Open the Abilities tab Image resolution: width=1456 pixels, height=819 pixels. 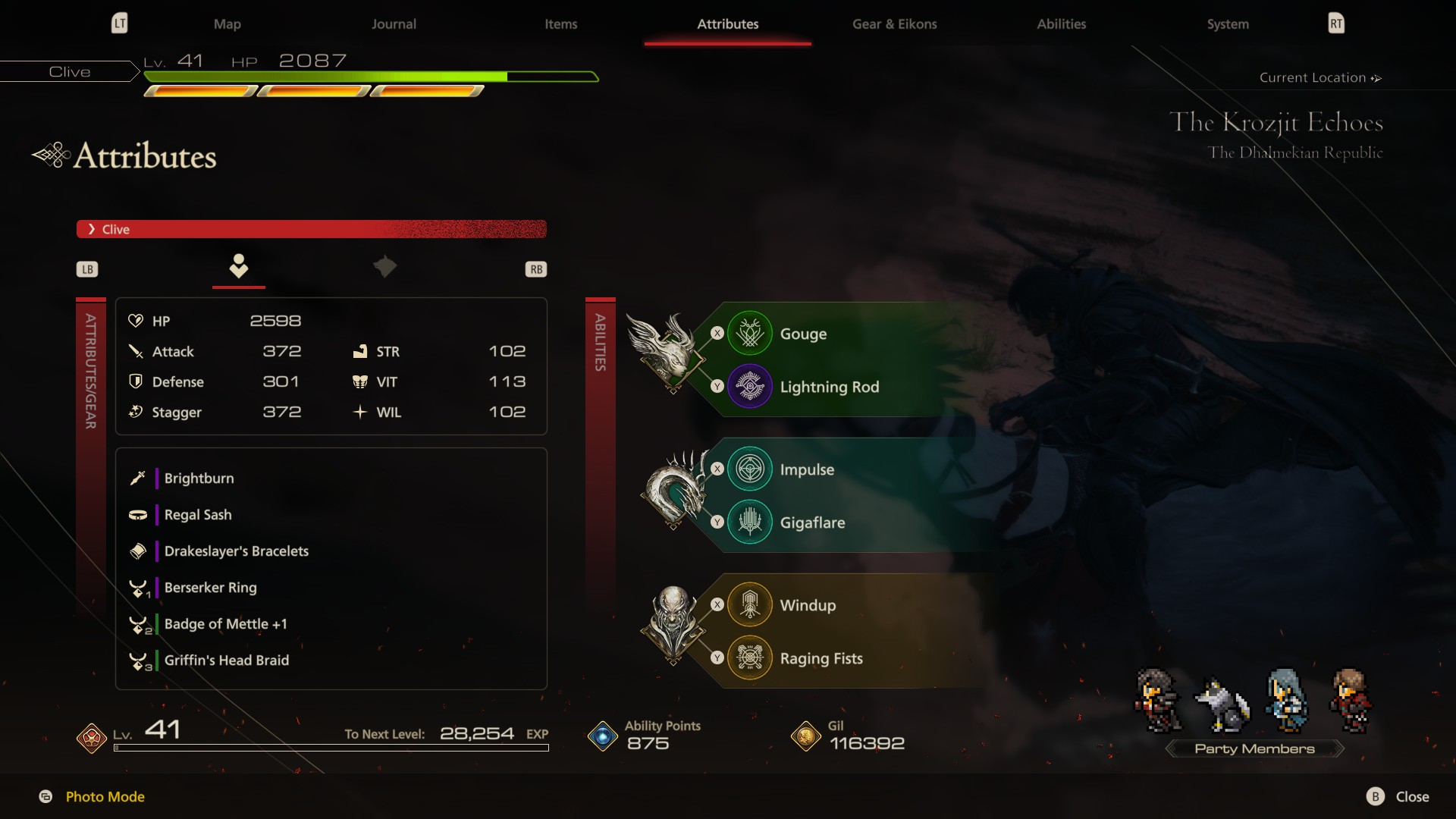coord(1061,24)
